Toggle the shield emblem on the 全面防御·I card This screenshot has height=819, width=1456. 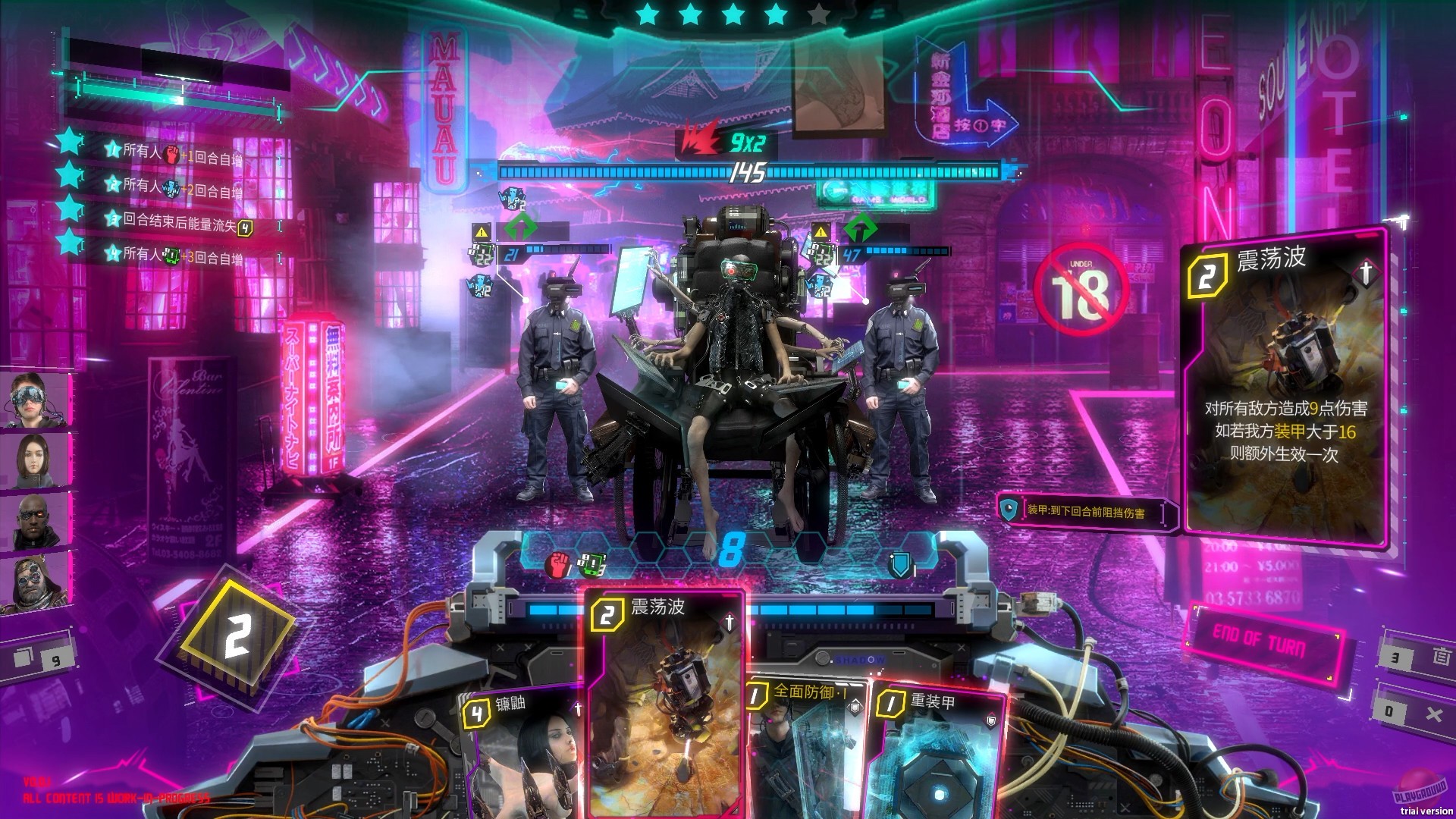tap(855, 708)
